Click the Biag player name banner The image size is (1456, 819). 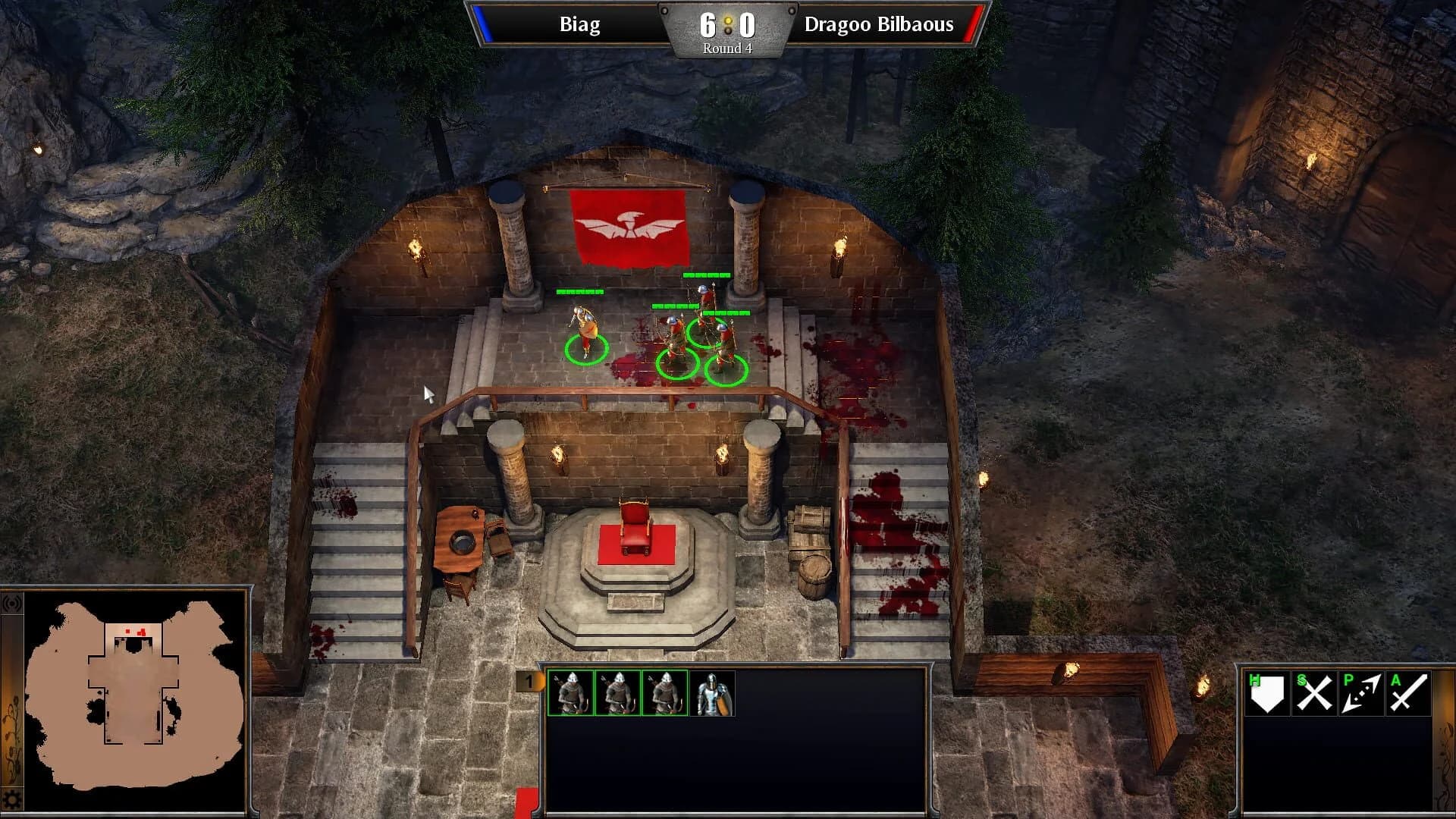click(580, 25)
